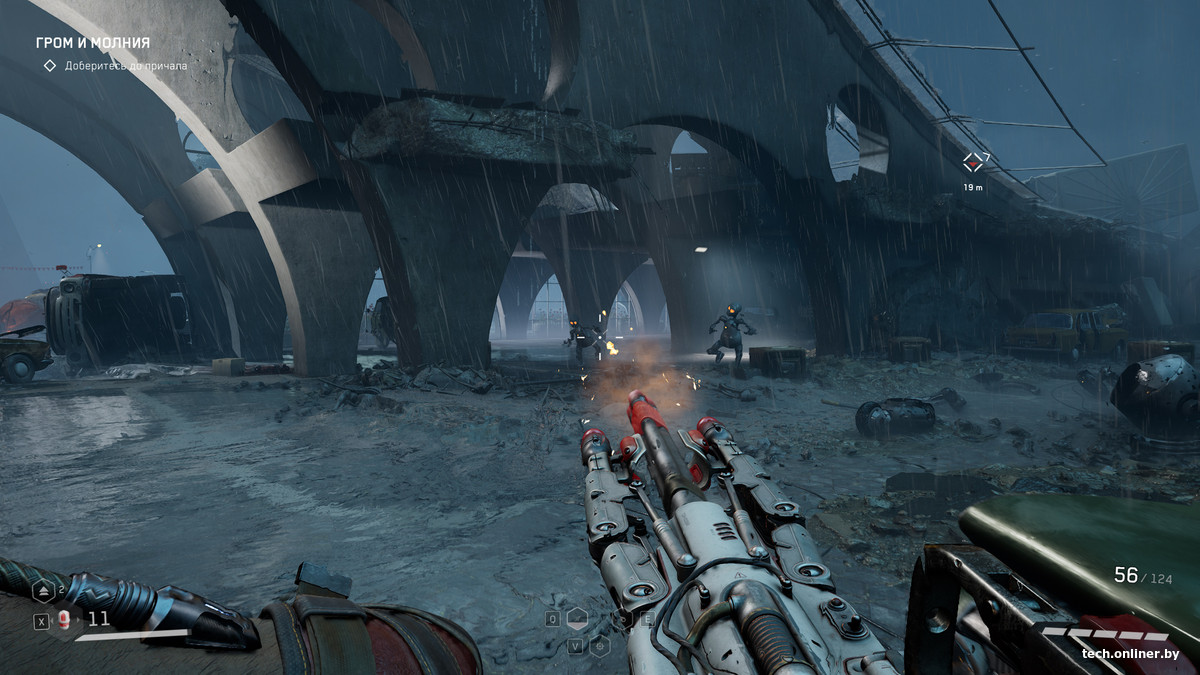Open the tech.onliner.by watermark link
The image size is (1200, 675).
[1130, 654]
